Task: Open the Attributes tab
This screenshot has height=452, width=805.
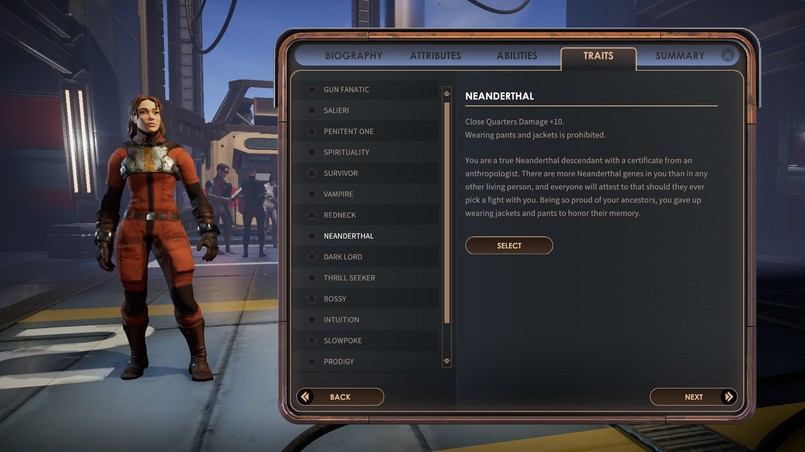Action: pos(435,56)
